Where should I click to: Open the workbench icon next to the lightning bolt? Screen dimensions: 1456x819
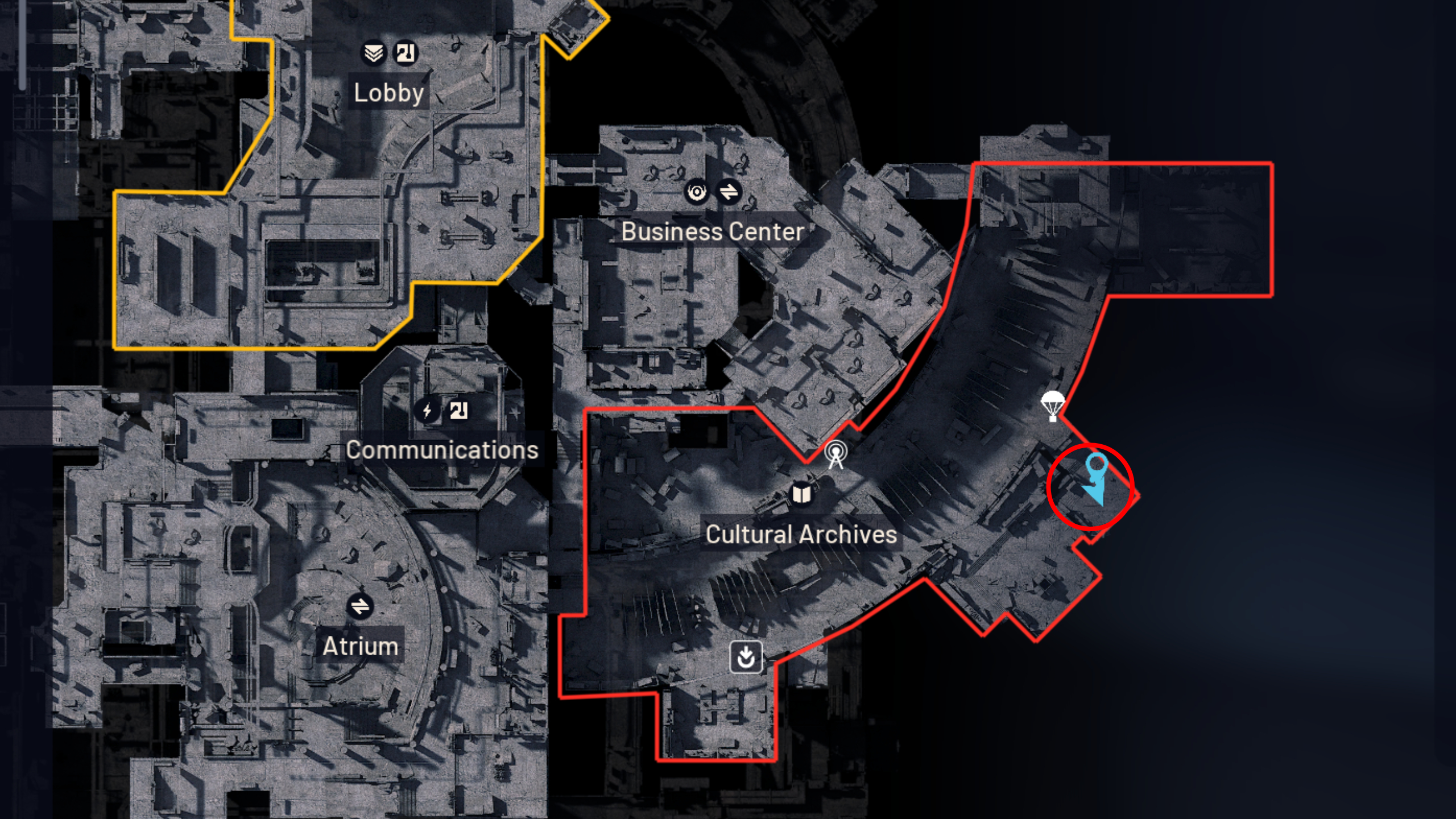458,411
